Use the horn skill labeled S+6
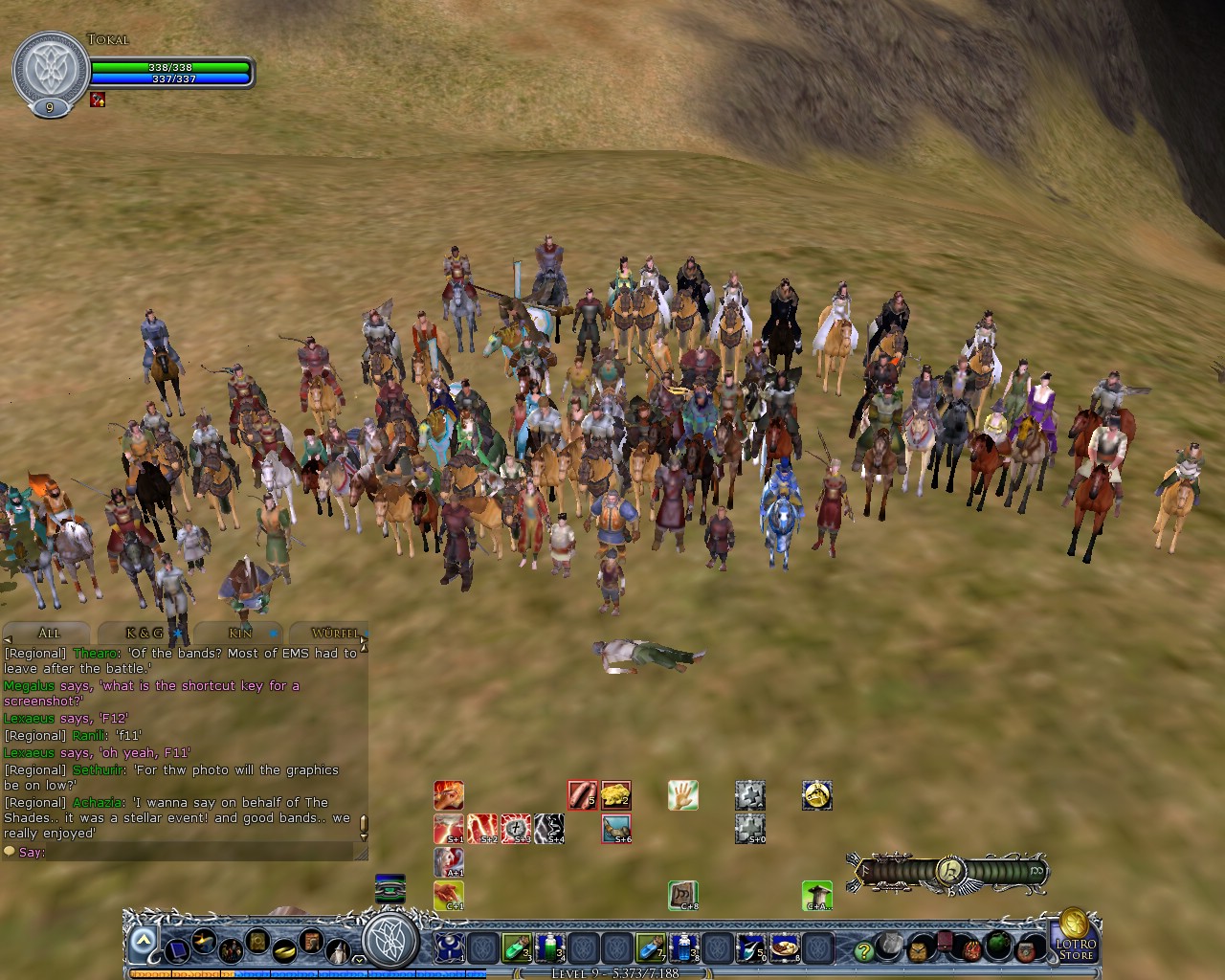The height and width of the screenshot is (980, 1225). click(x=615, y=828)
